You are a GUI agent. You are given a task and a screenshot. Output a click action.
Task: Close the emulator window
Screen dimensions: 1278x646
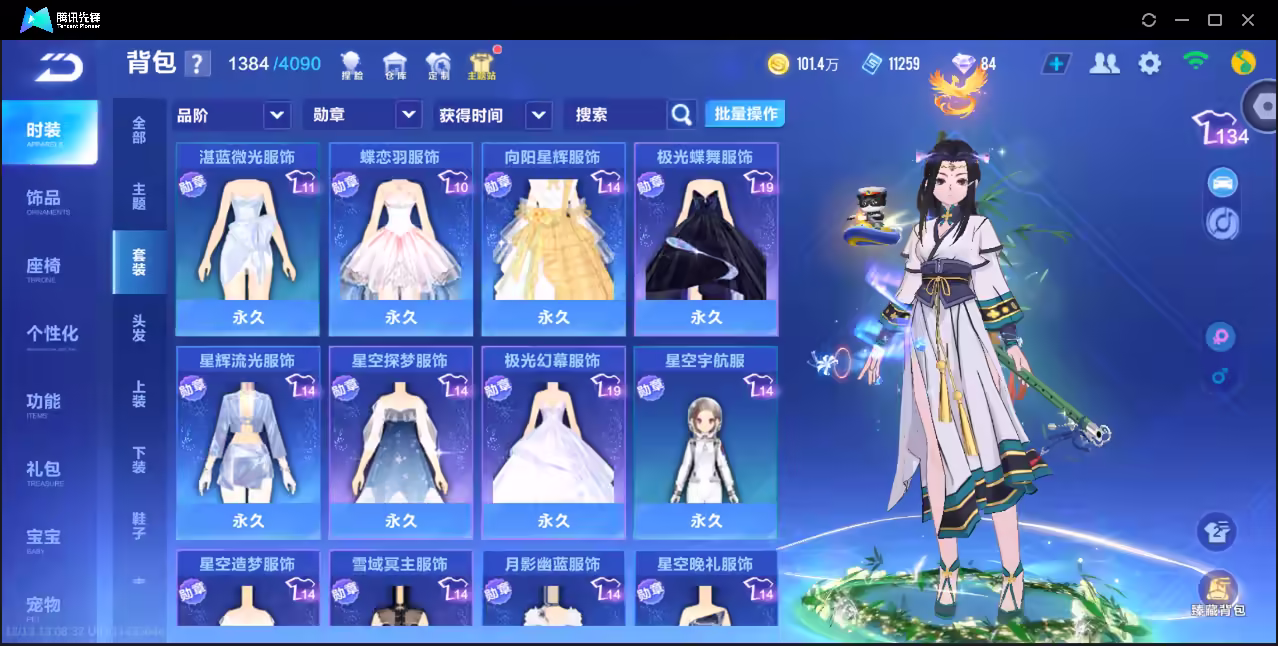1248,20
